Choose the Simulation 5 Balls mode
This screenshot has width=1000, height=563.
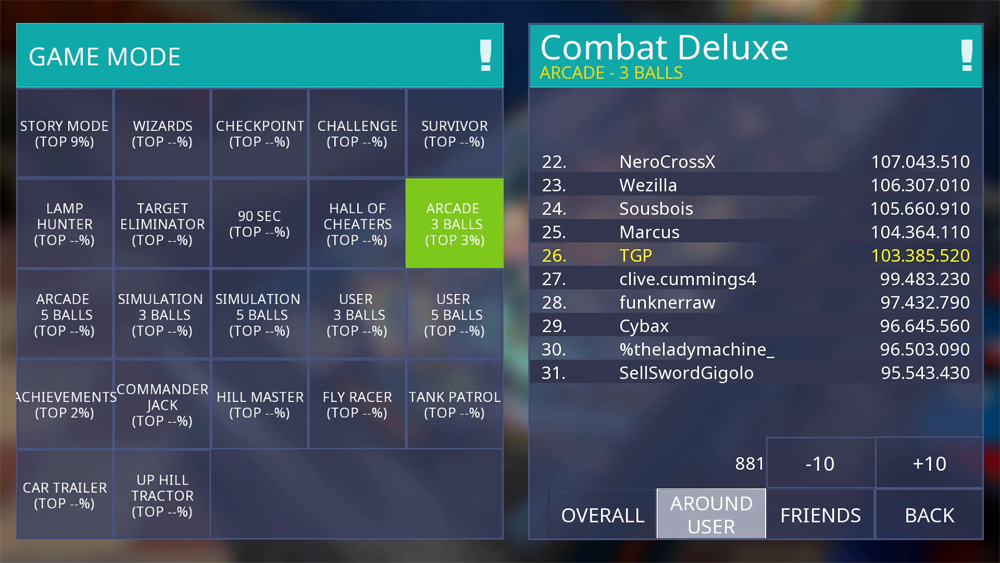[259, 314]
